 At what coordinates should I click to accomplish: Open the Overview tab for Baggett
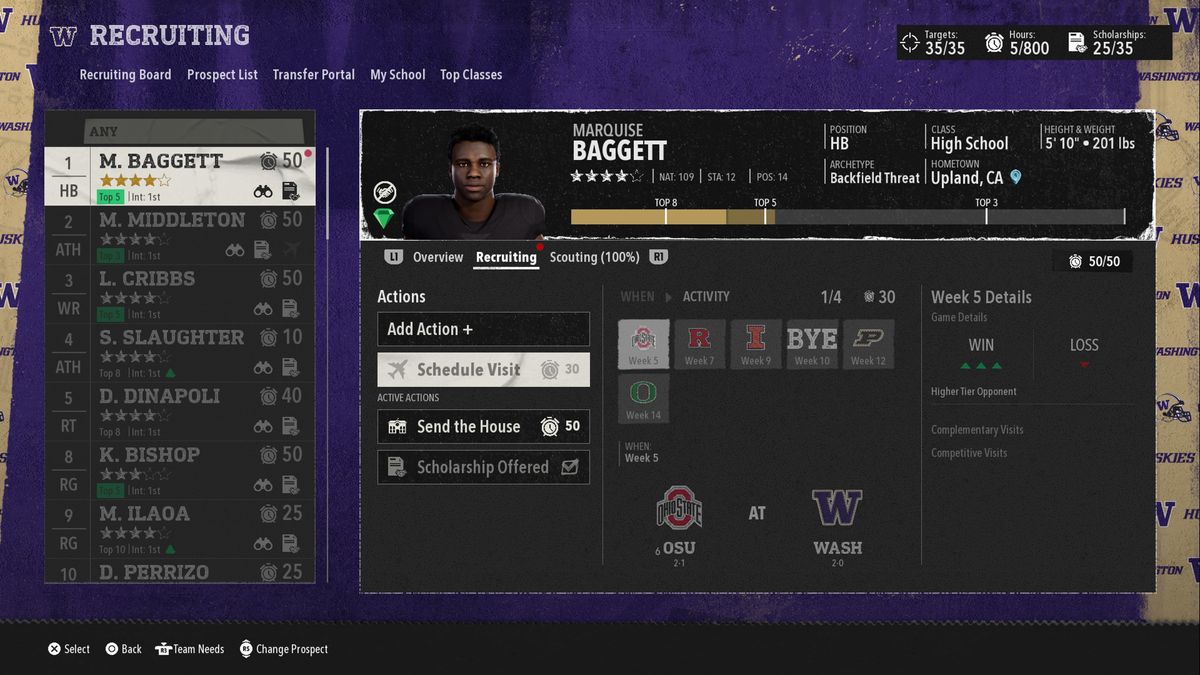click(438, 258)
